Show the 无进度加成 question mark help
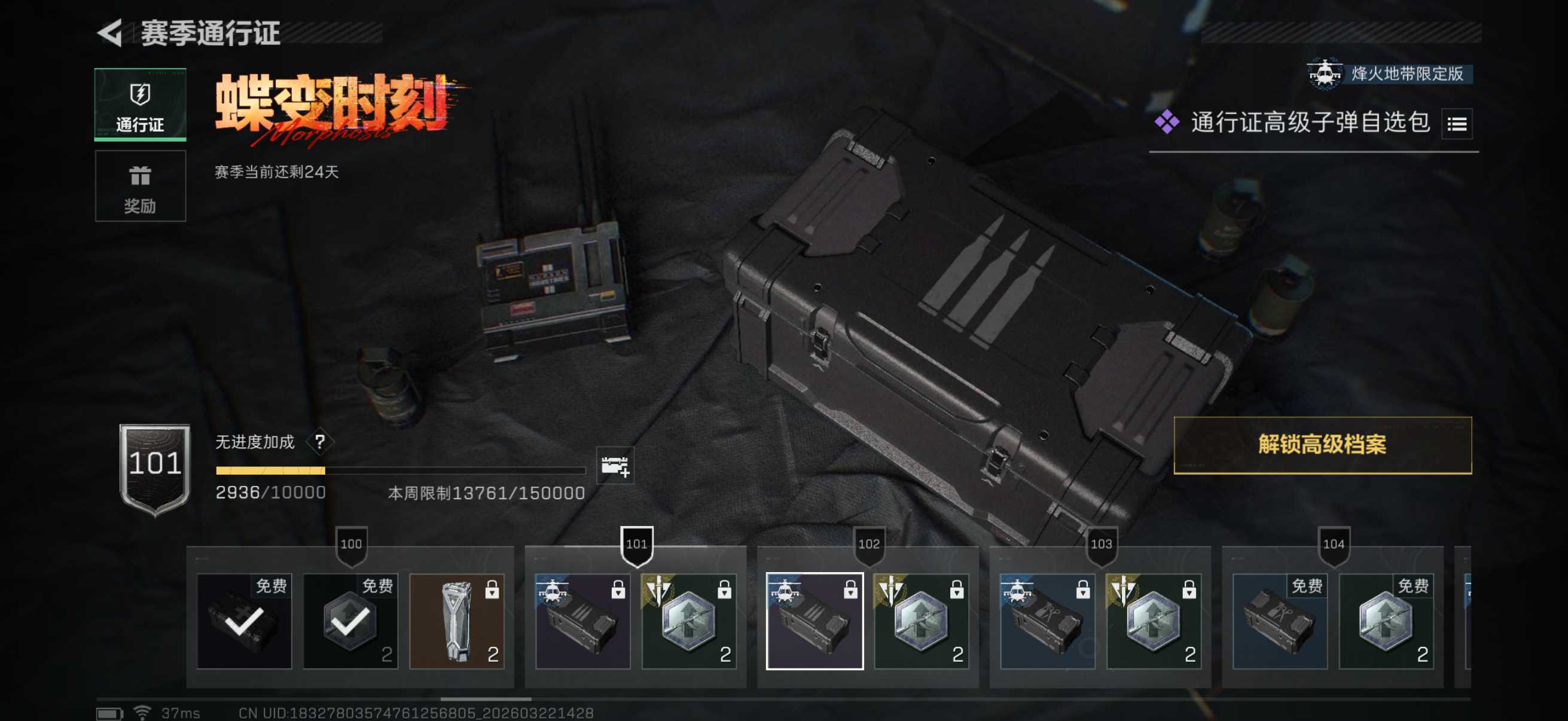Viewport: 1568px width, 721px height. coord(319,442)
